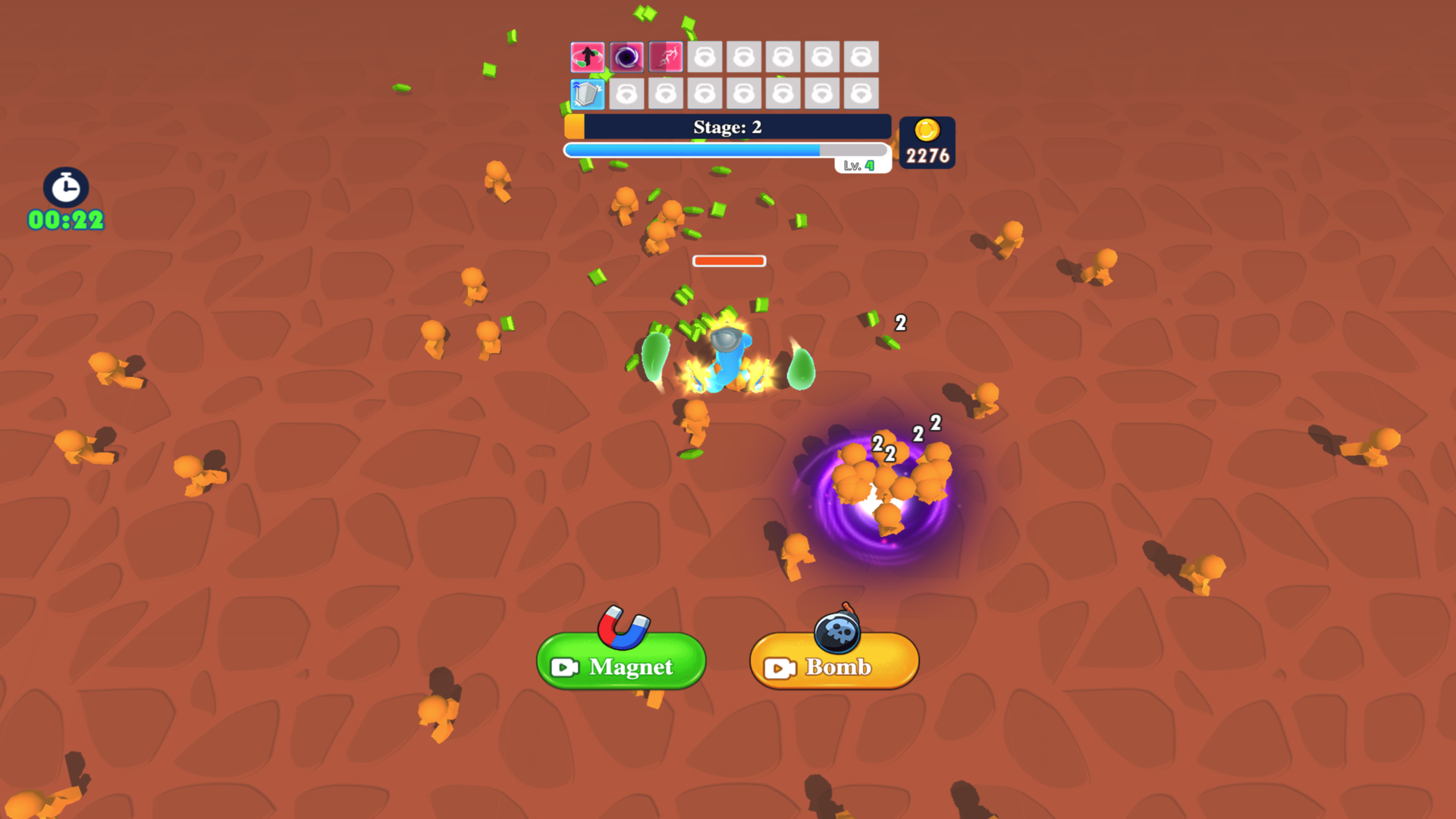Click the locked slot beside the shield skill
Image resolution: width=1456 pixels, height=819 pixels.
(627, 94)
